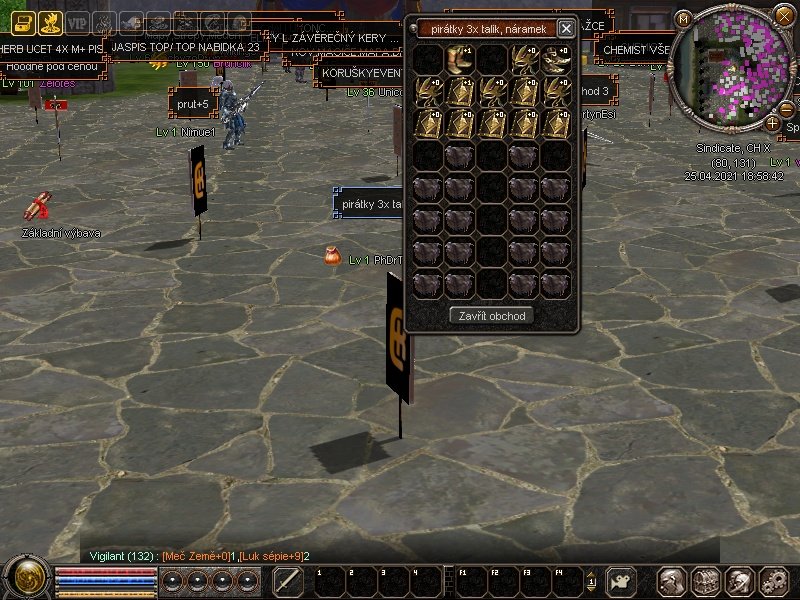Click the VIP icon
Image resolution: width=800 pixels, height=600 pixels.
tap(77, 23)
